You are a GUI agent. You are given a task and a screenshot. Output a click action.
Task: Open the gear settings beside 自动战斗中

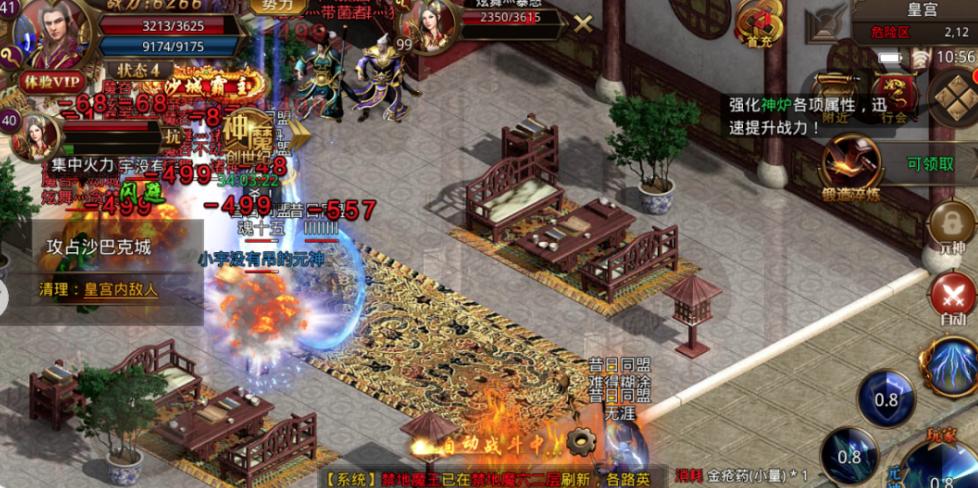pos(578,440)
